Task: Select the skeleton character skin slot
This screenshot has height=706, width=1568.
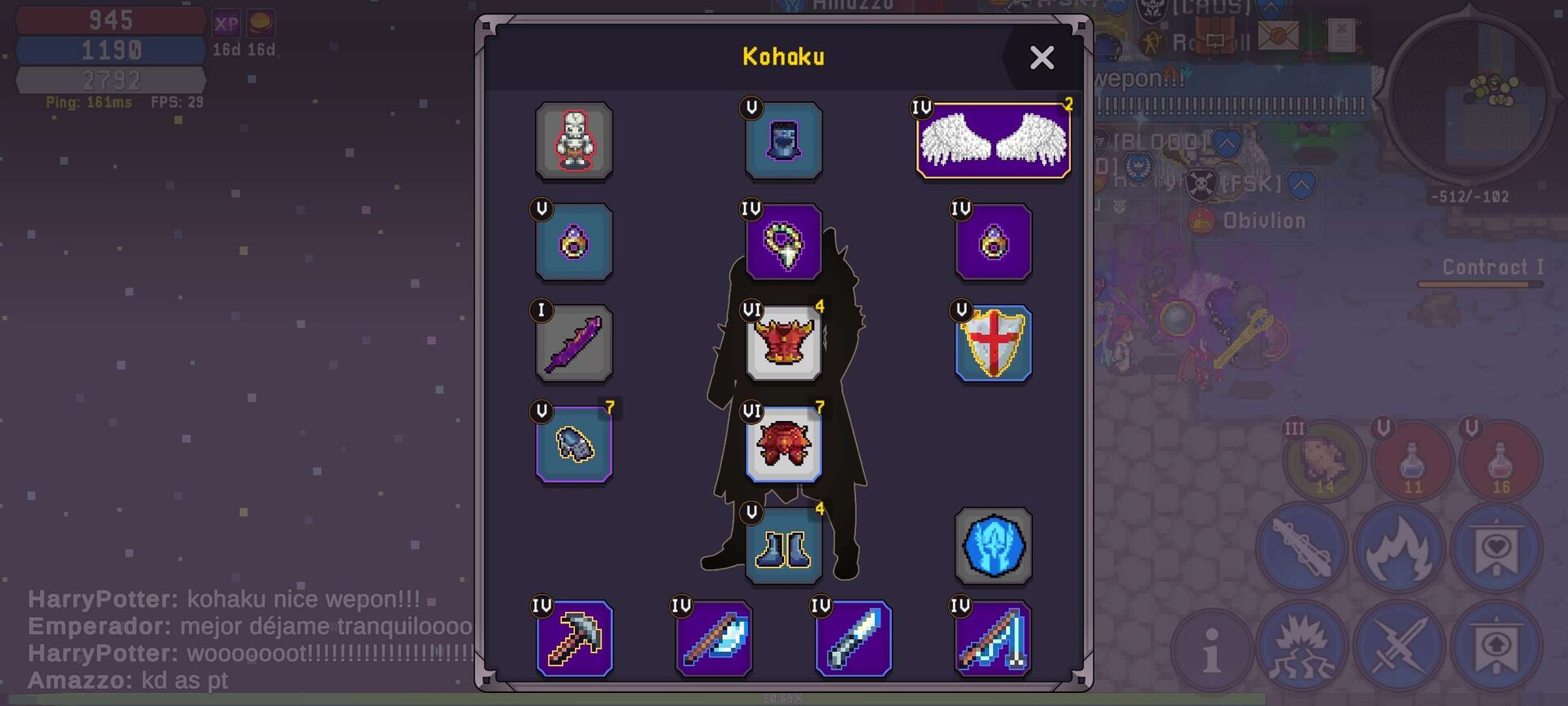Action: [574, 141]
